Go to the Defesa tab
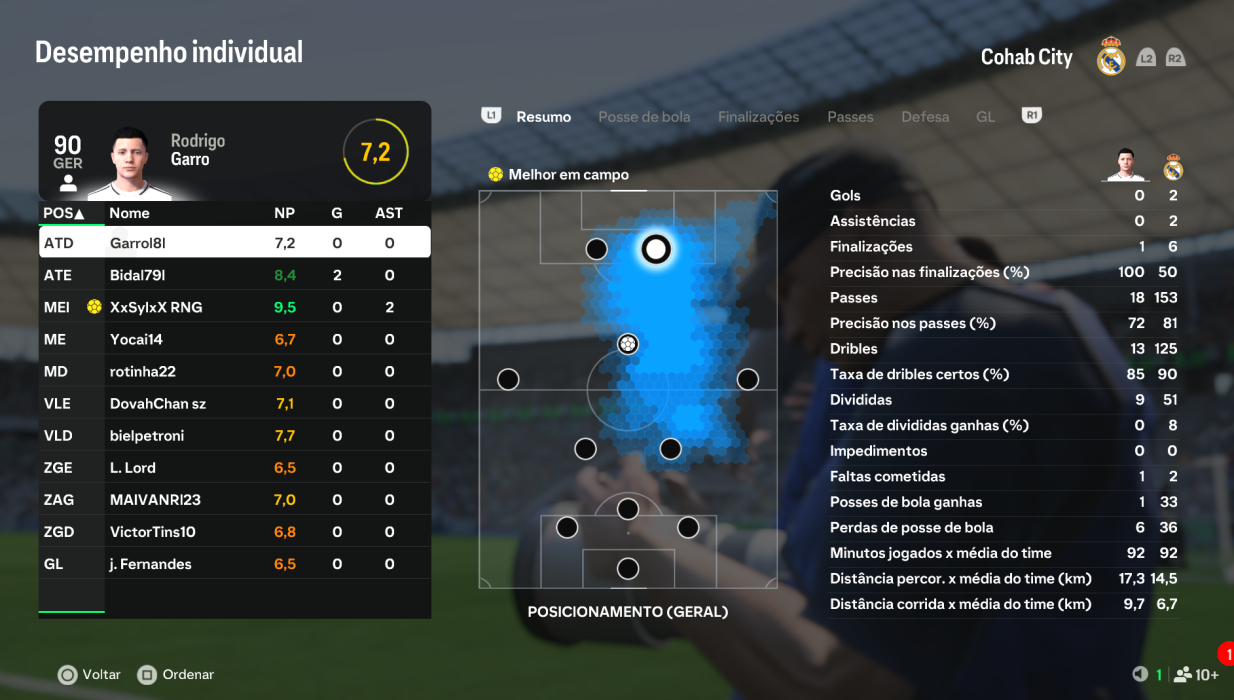1234x700 pixels. pyautogui.click(x=925, y=117)
